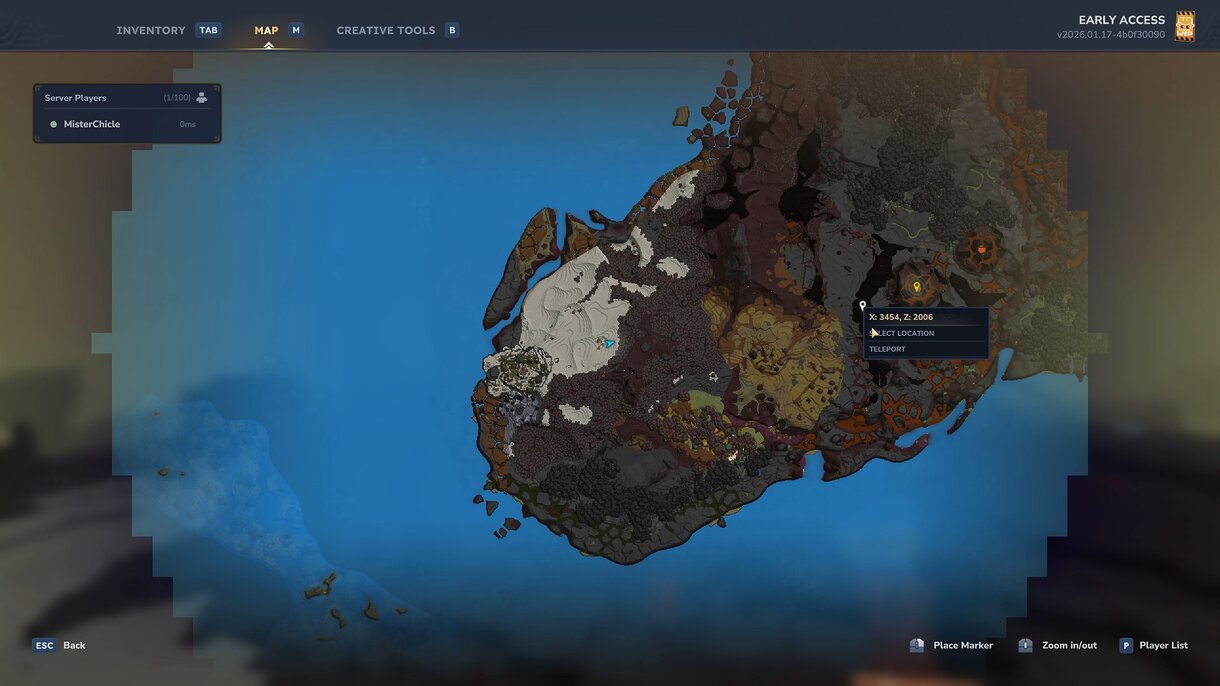Click the Zoom in/out control

(1058, 645)
